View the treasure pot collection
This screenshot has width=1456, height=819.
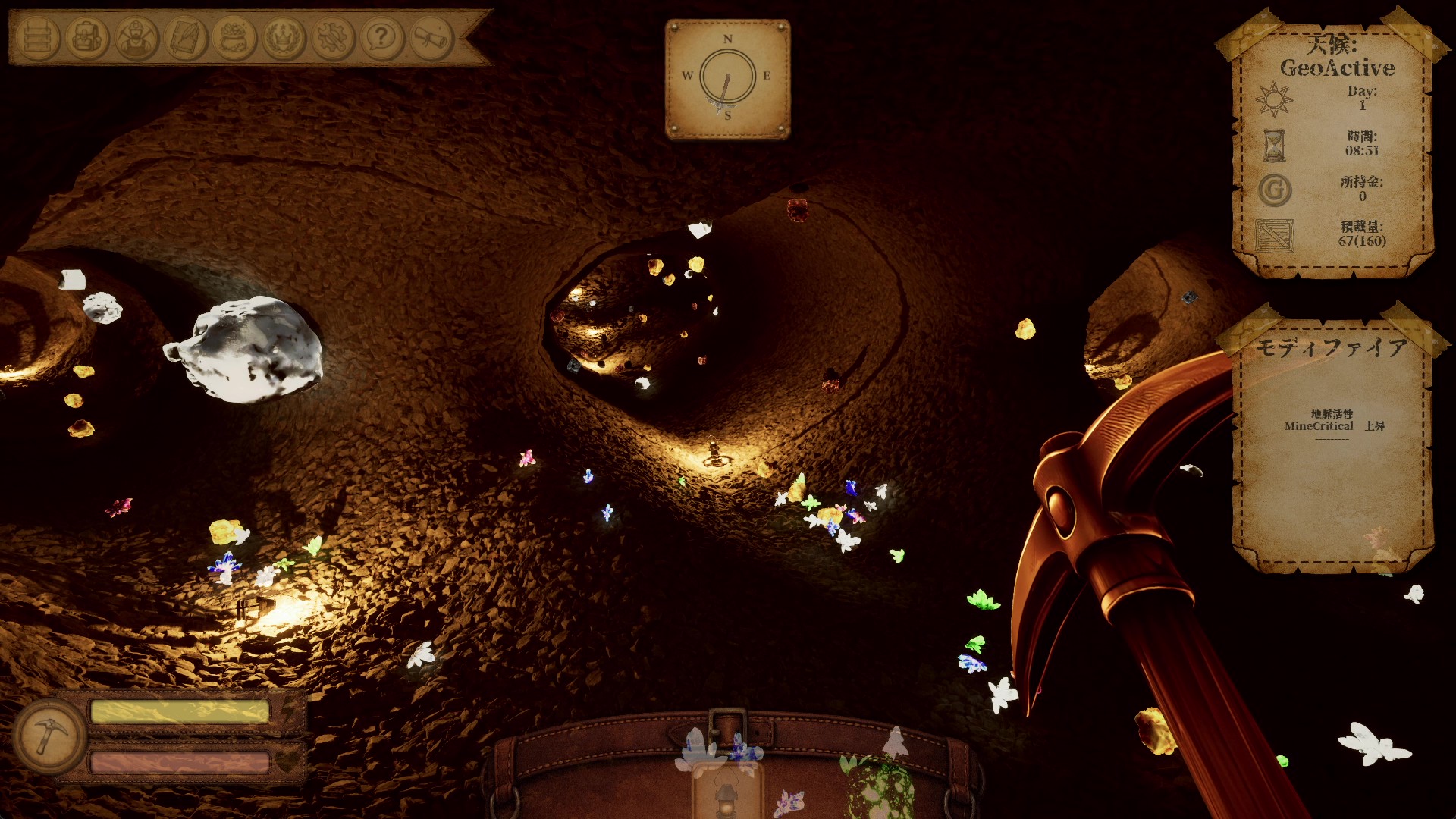(x=235, y=37)
